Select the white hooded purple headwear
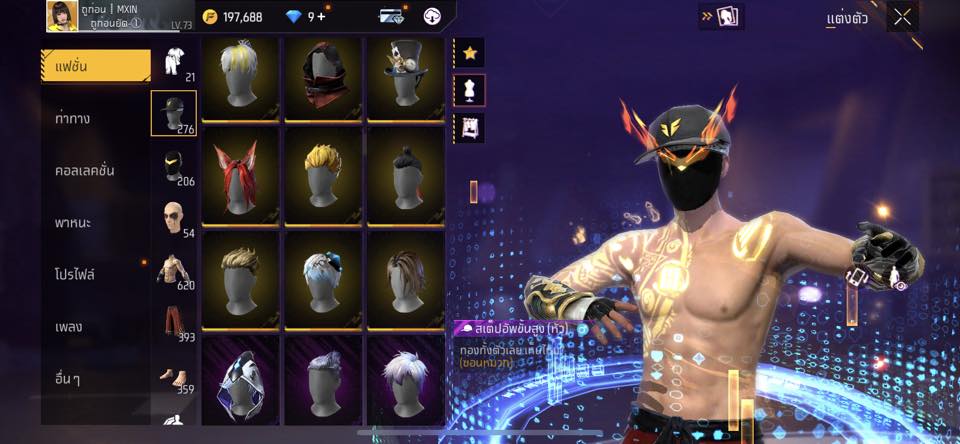Viewport: 960px width, 444px height. (240, 380)
